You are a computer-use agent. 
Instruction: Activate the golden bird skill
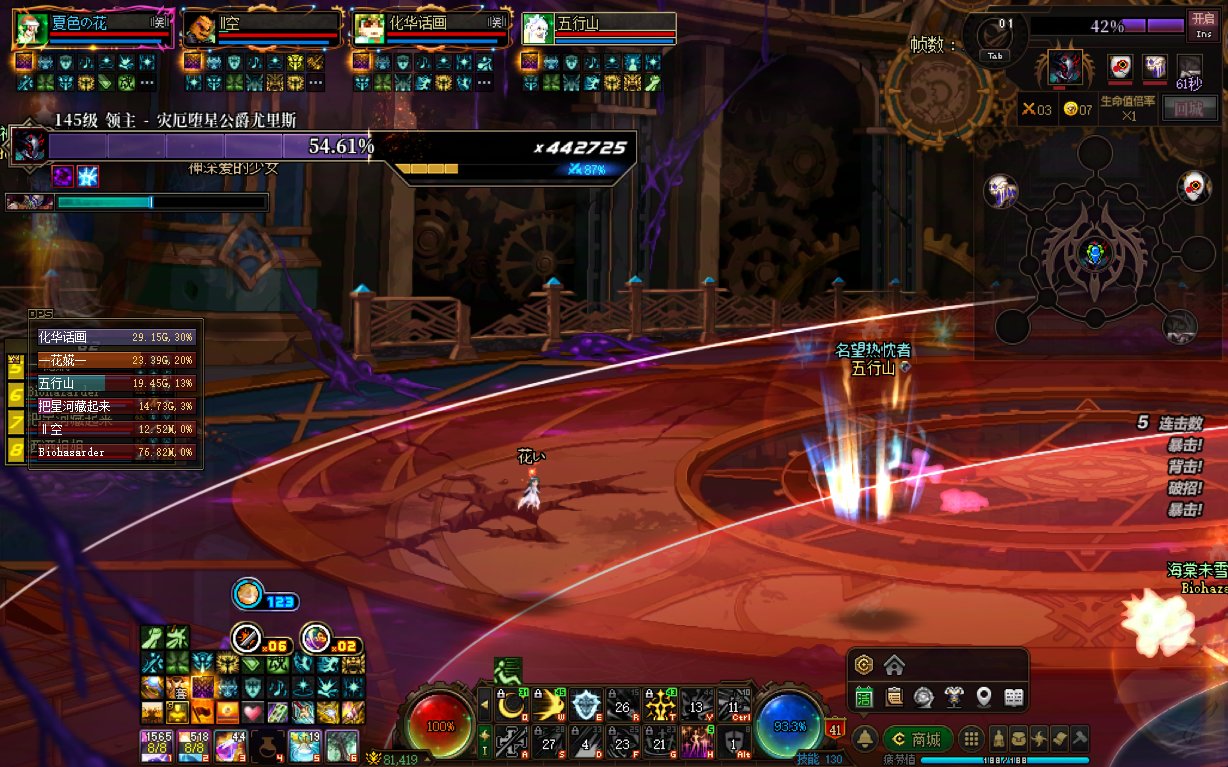click(x=548, y=707)
